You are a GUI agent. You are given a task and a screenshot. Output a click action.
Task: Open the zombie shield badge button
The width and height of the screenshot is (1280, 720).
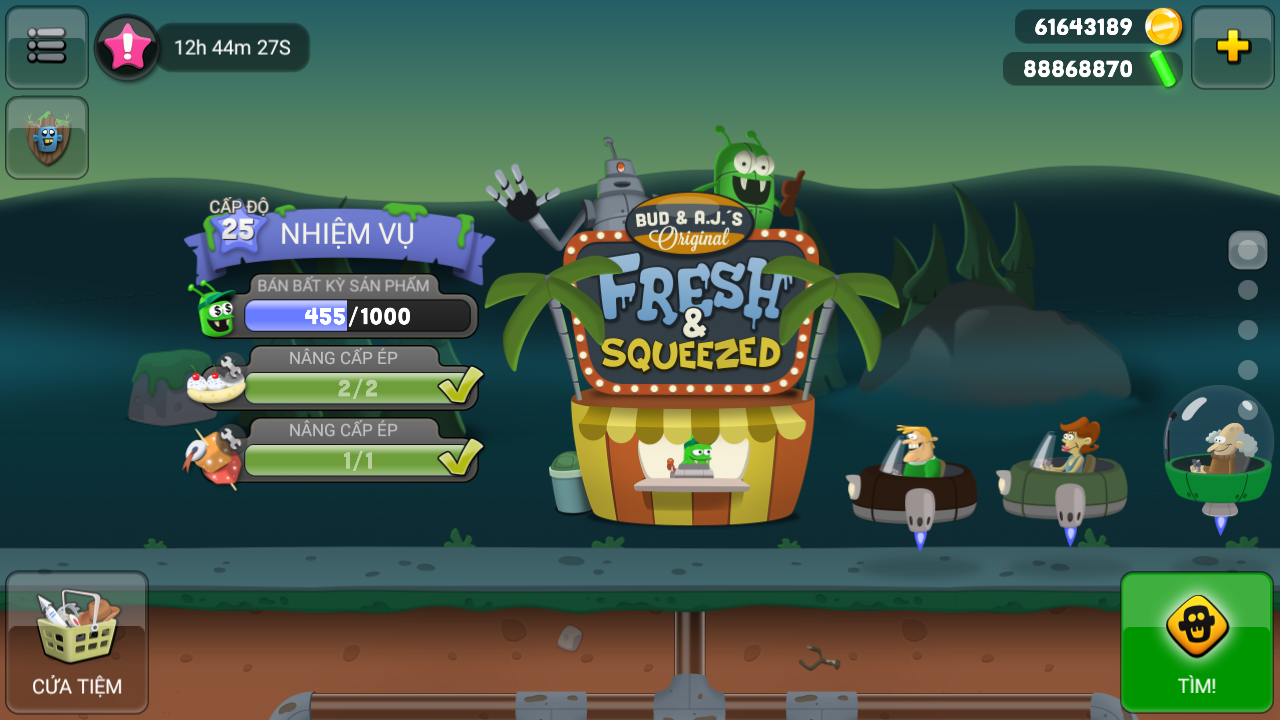click(47, 138)
